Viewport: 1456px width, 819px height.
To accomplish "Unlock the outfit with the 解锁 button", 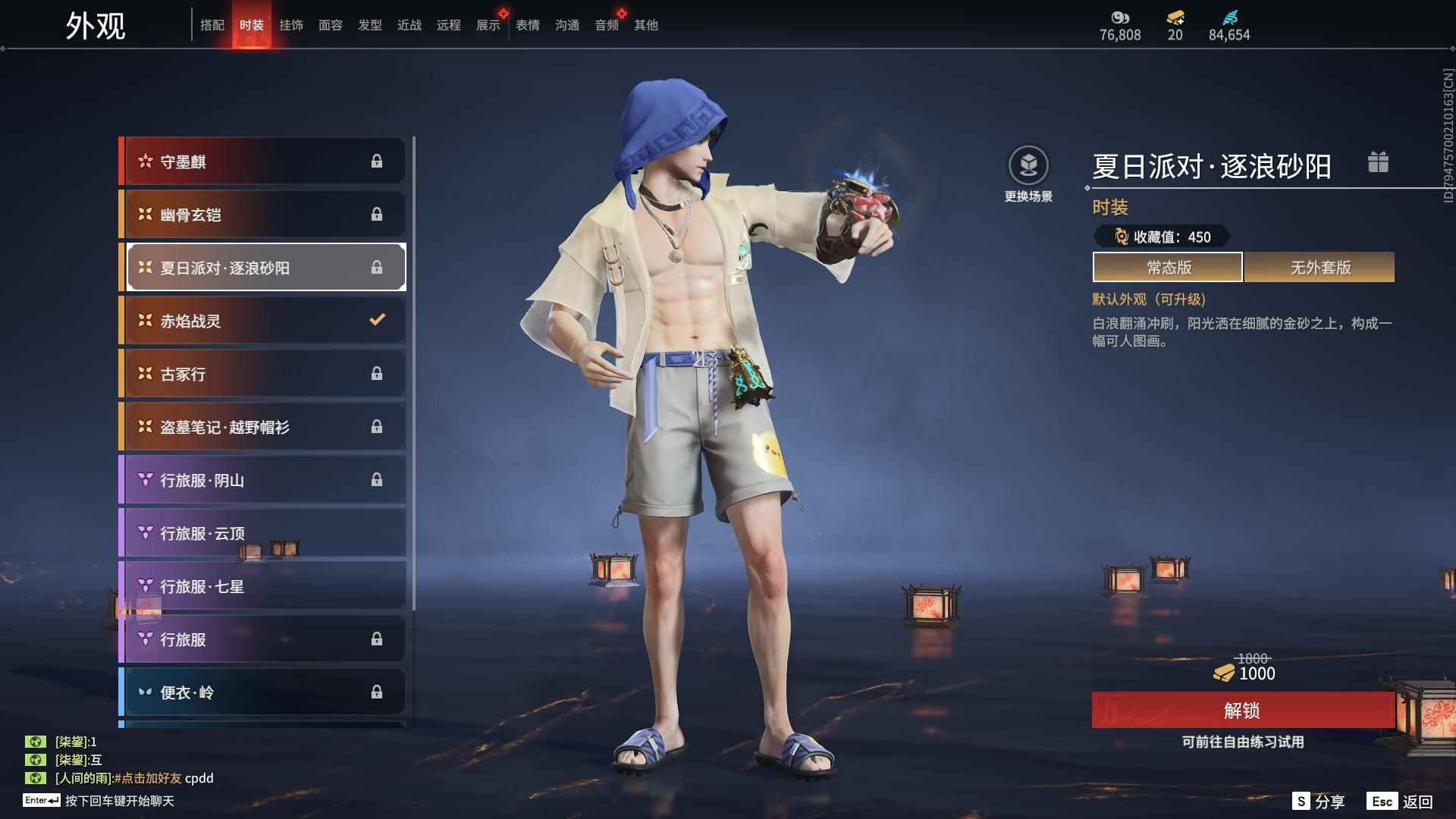I will tap(1242, 711).
